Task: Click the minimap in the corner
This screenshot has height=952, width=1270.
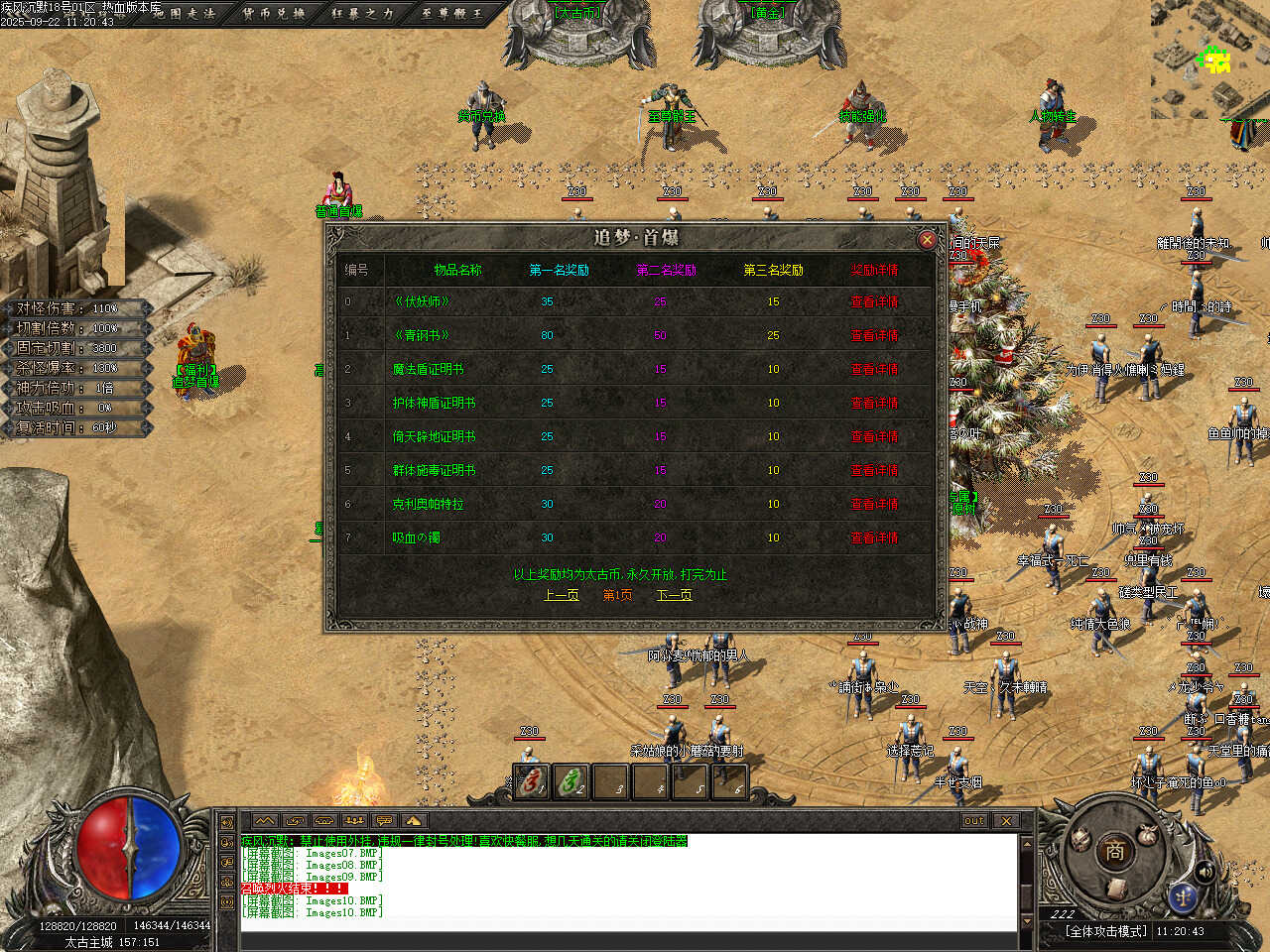Action: (x=1210, y=59)
